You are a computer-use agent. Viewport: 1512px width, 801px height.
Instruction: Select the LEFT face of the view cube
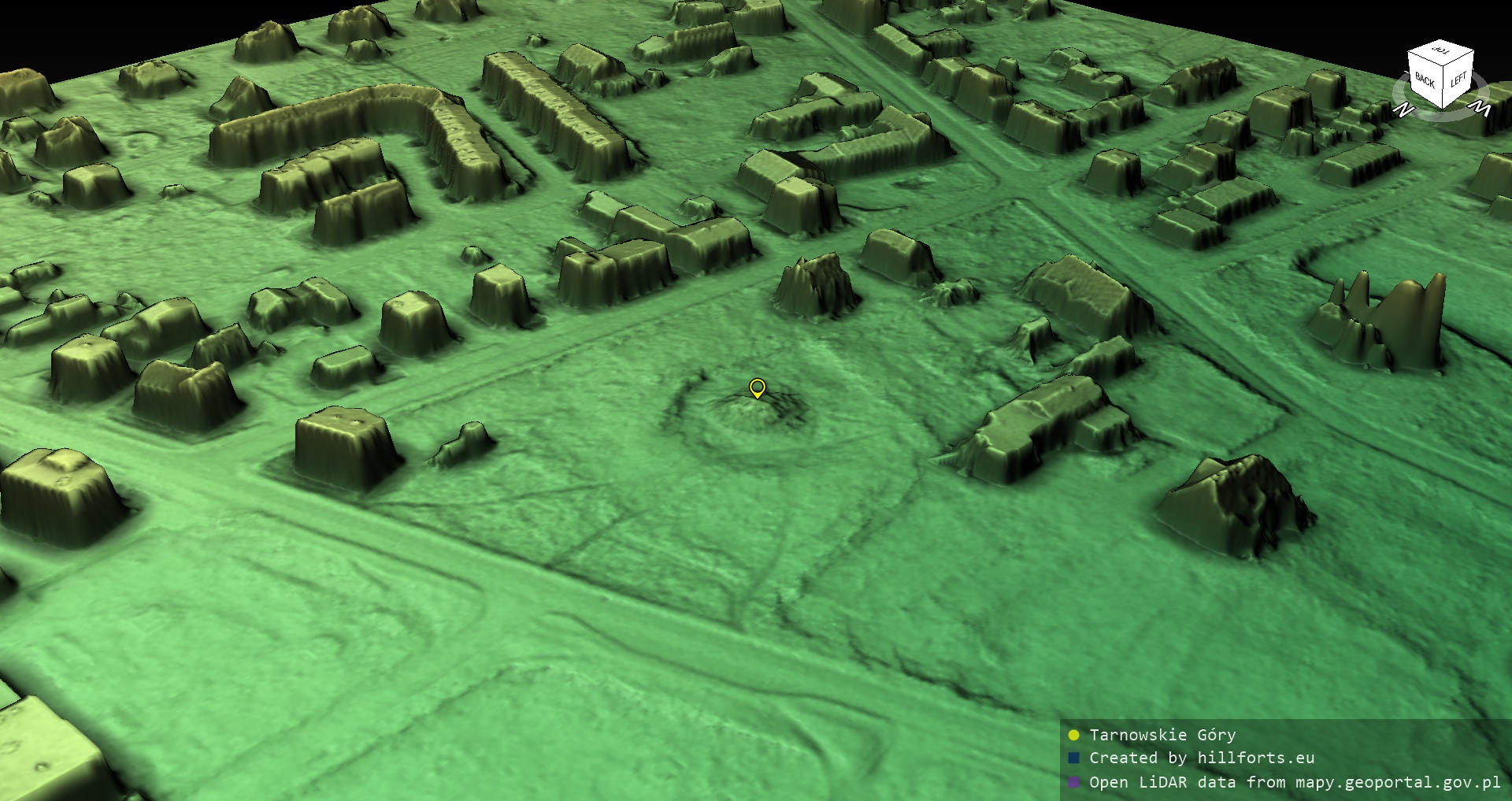1458,80
